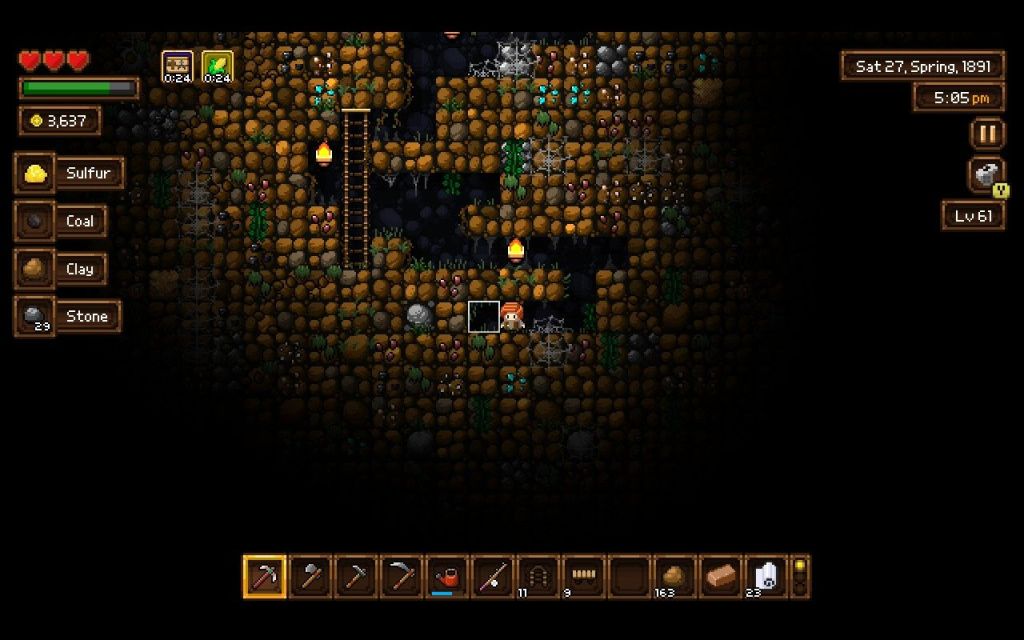Open the Stone tracker entry
Viewport: 1024px width, 640px height.
(x=68, y=316)
